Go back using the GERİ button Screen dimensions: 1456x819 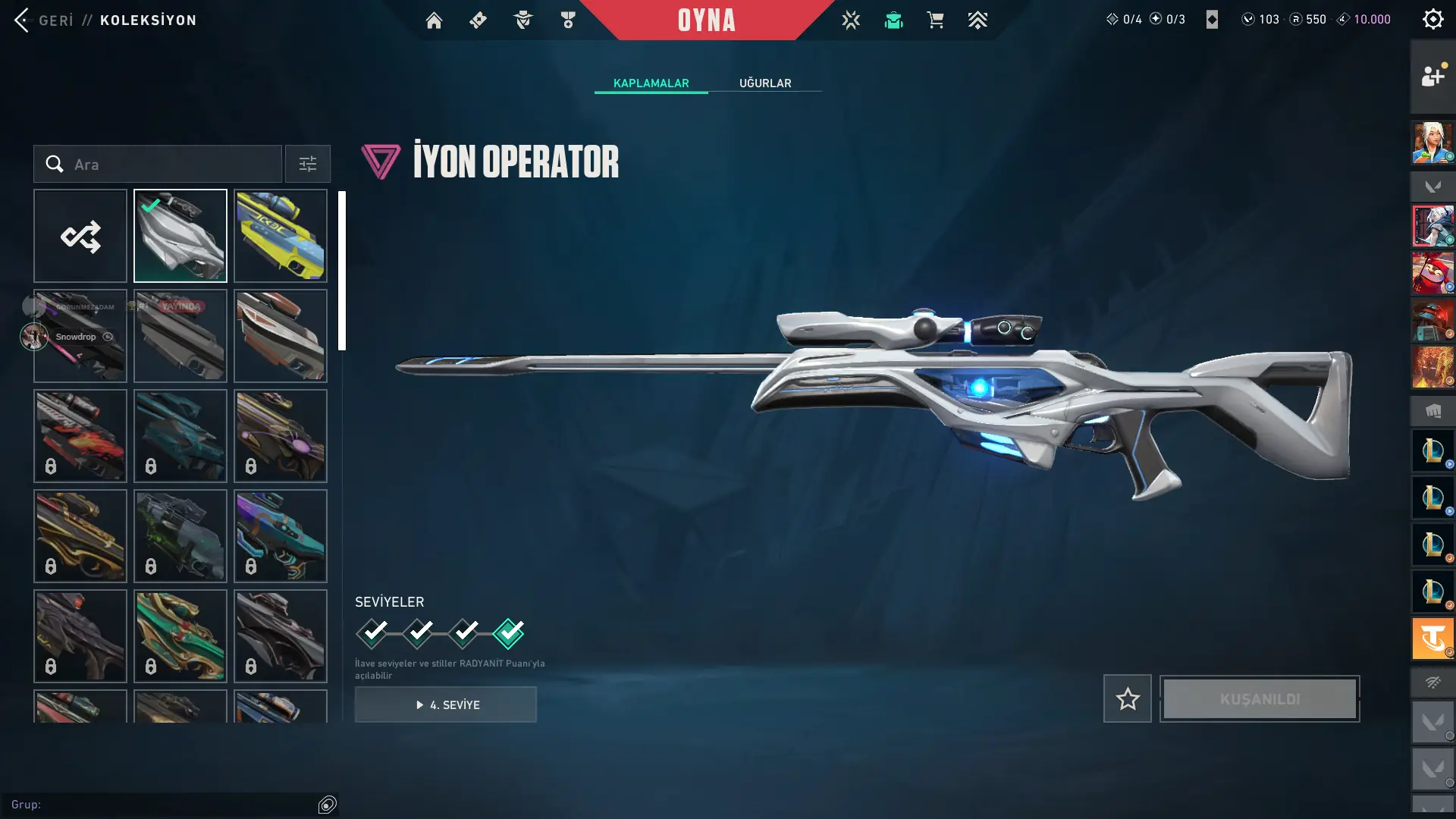point(44,20)
